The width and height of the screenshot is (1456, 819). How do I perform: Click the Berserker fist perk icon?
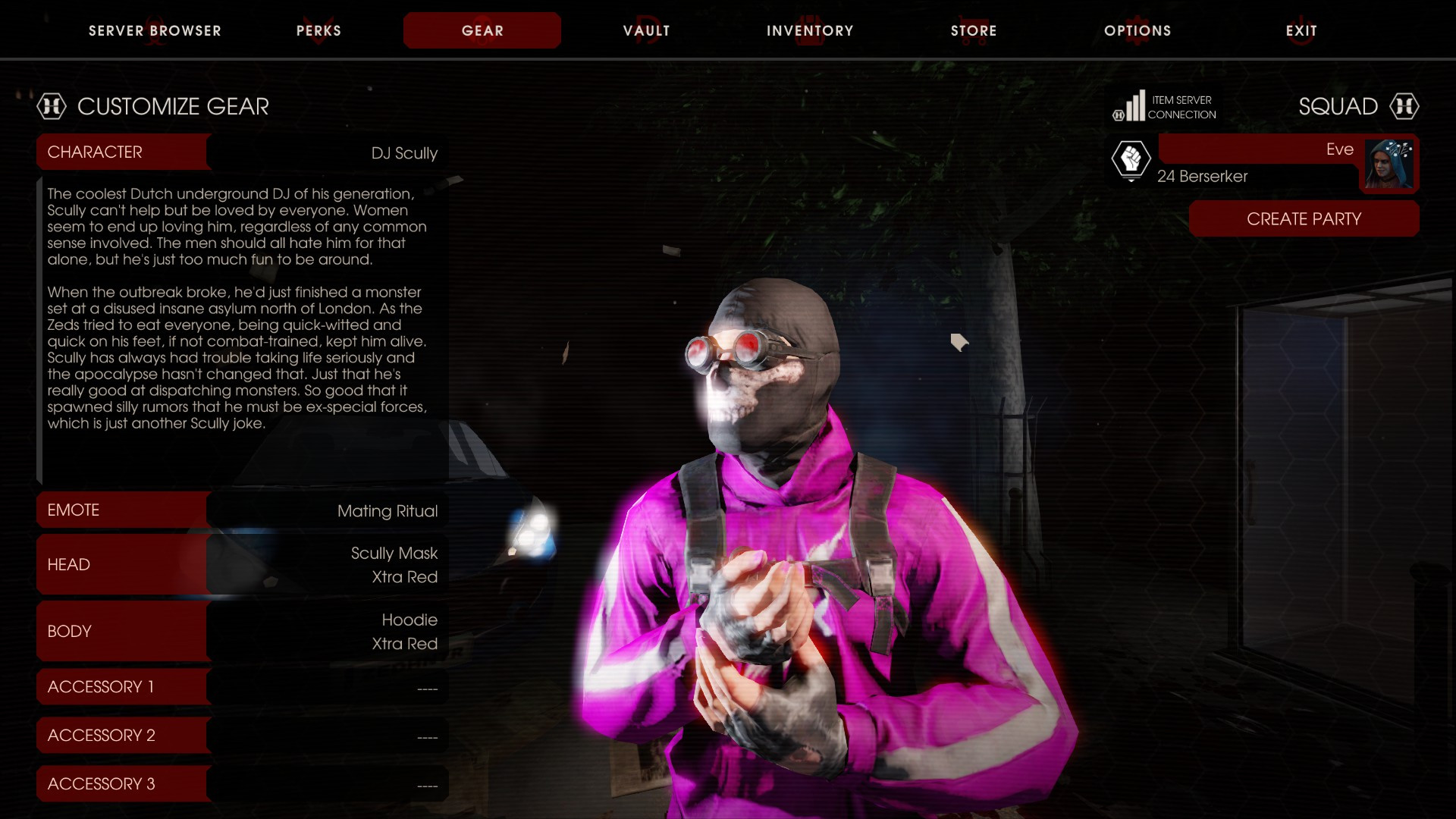click(1131, 161)
